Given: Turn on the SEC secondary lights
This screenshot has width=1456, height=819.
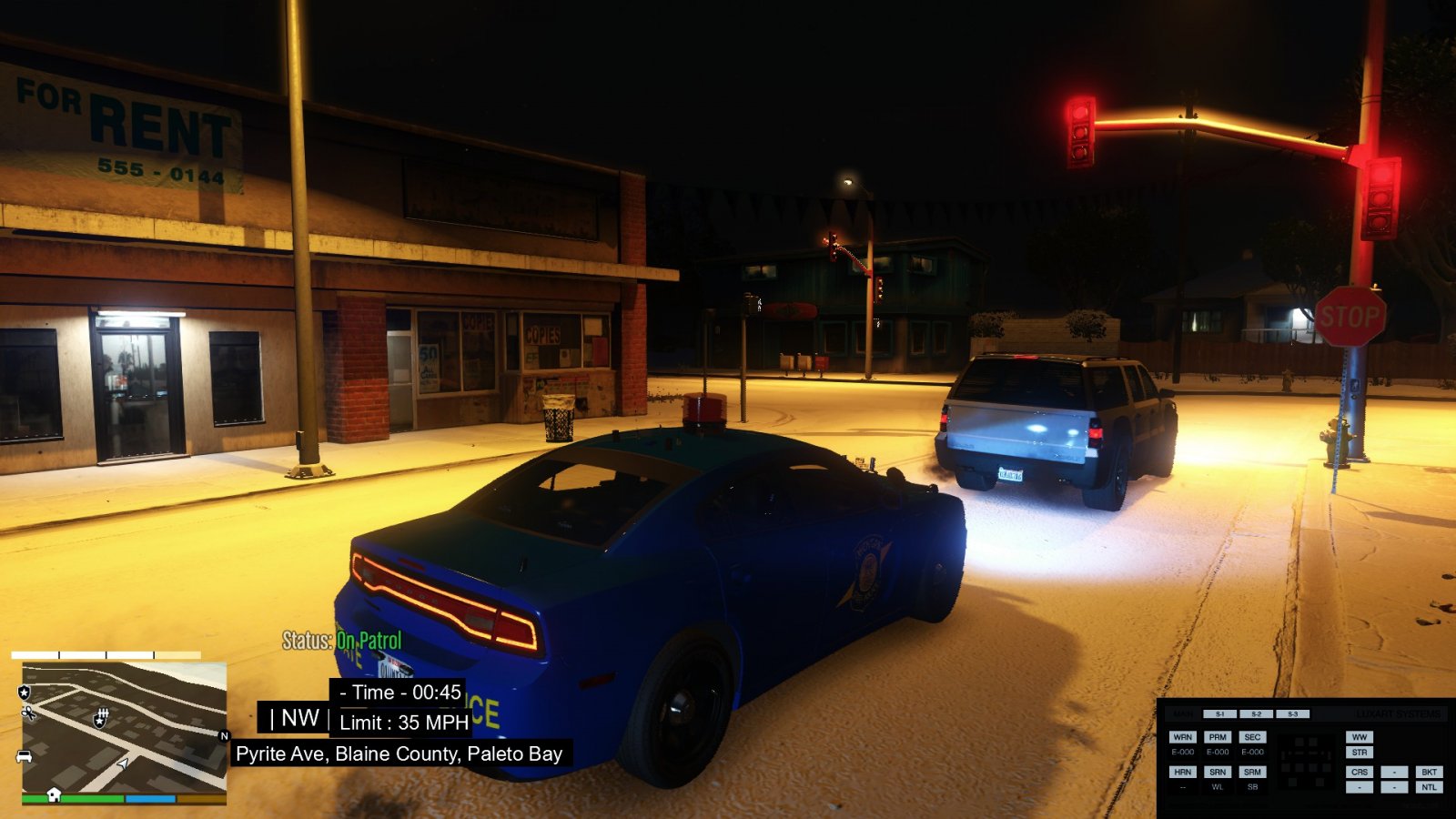Looking at the screenshot, I should point(1252,737).
